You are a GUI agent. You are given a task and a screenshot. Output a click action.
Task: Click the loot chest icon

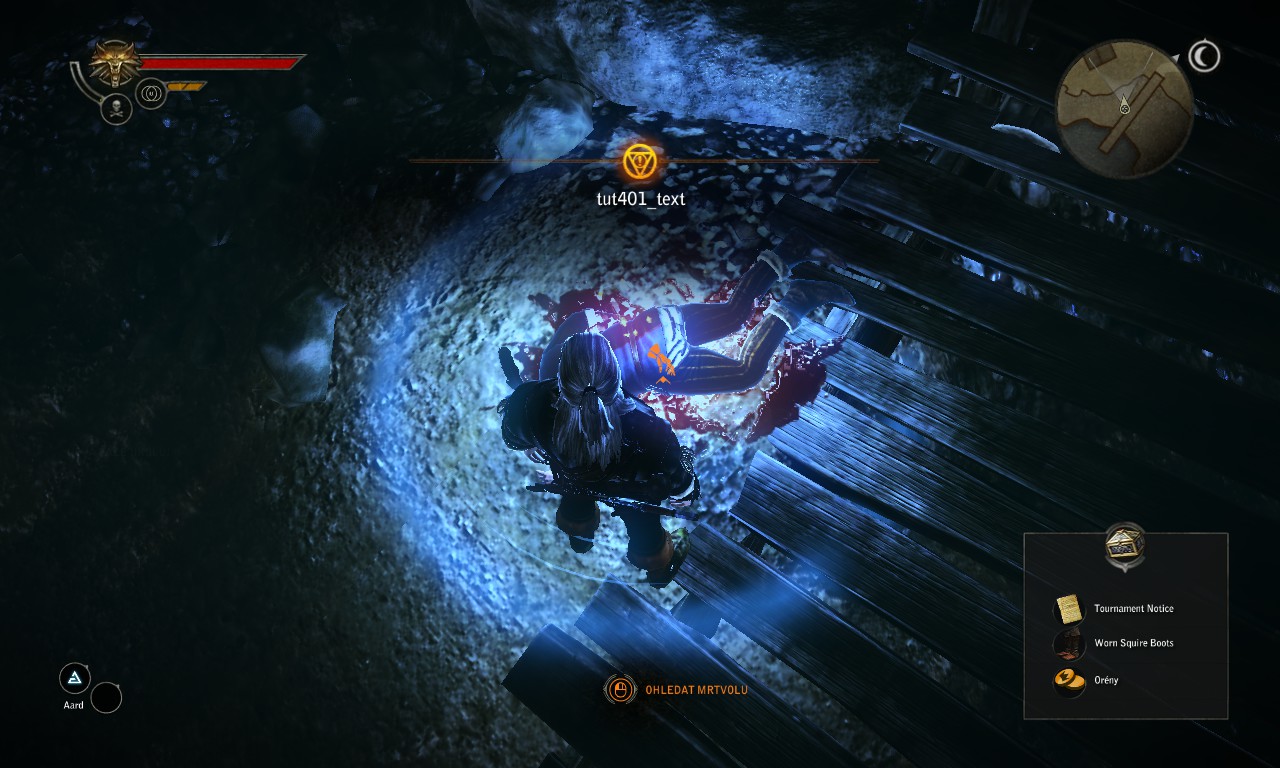click(1125, 546)
